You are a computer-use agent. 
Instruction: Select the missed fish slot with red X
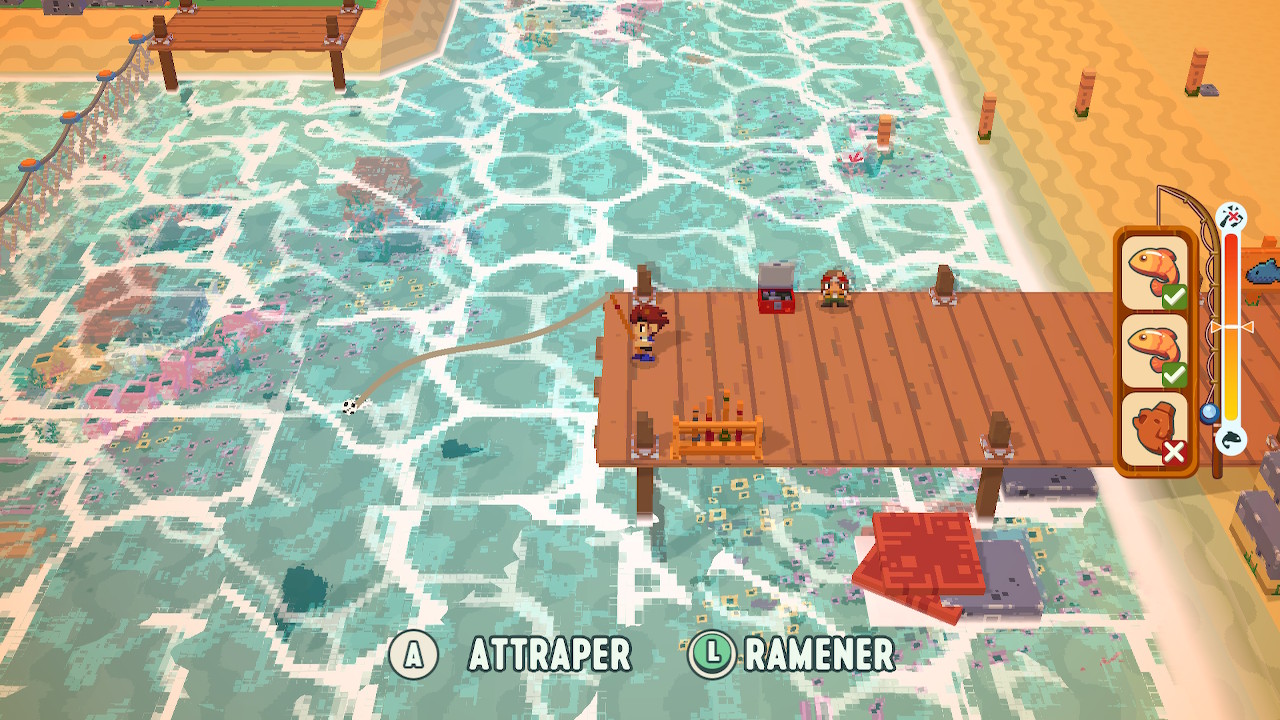coord(1155,431)
